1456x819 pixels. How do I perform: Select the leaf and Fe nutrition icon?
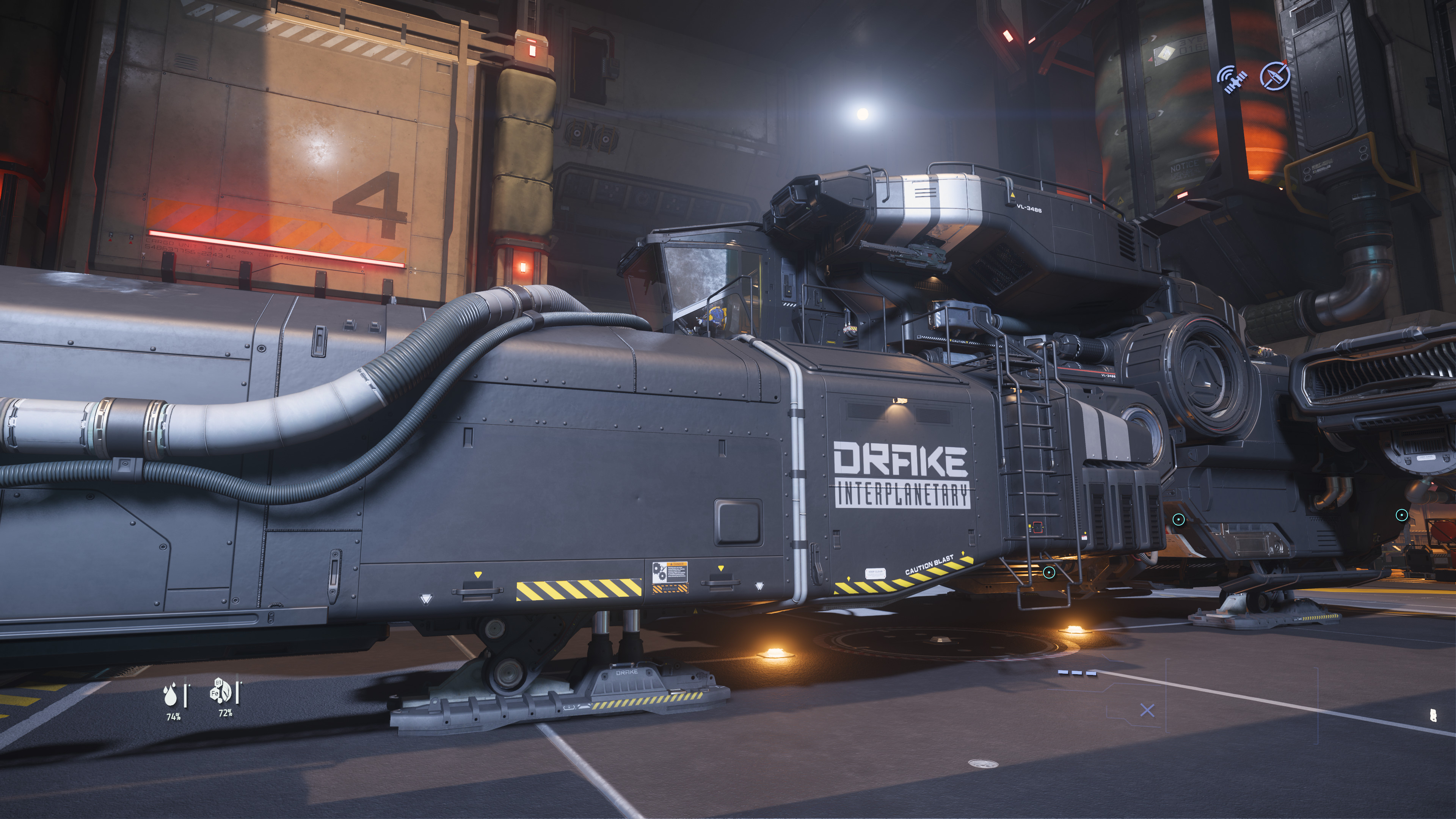(x=221, y=691)
